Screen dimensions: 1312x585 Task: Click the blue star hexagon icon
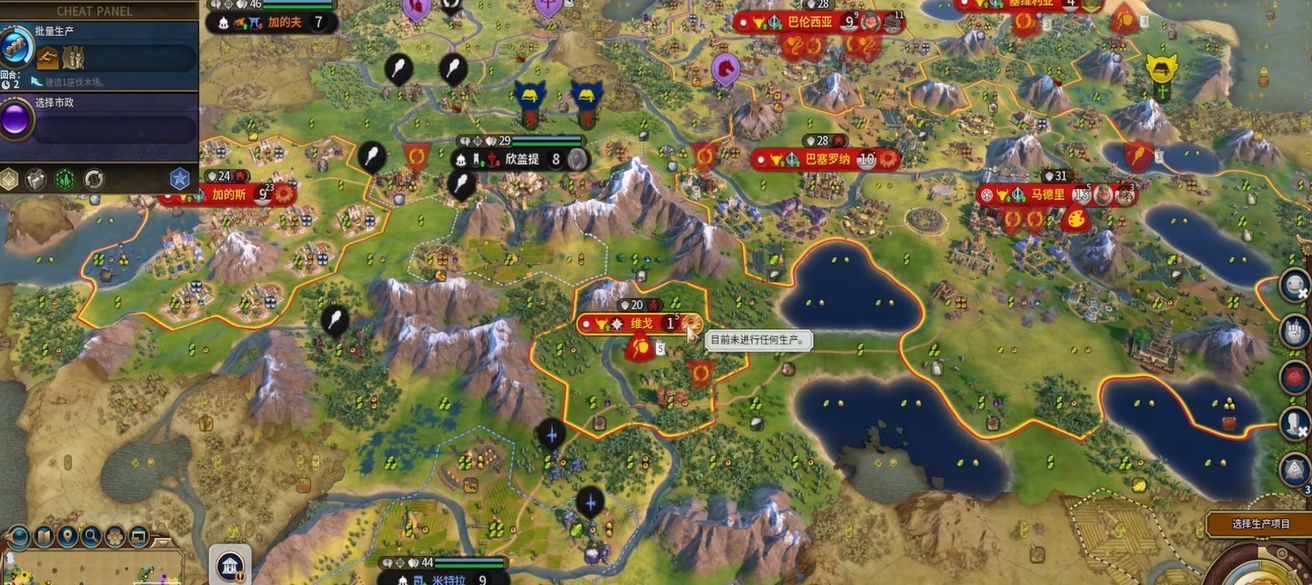180,179
